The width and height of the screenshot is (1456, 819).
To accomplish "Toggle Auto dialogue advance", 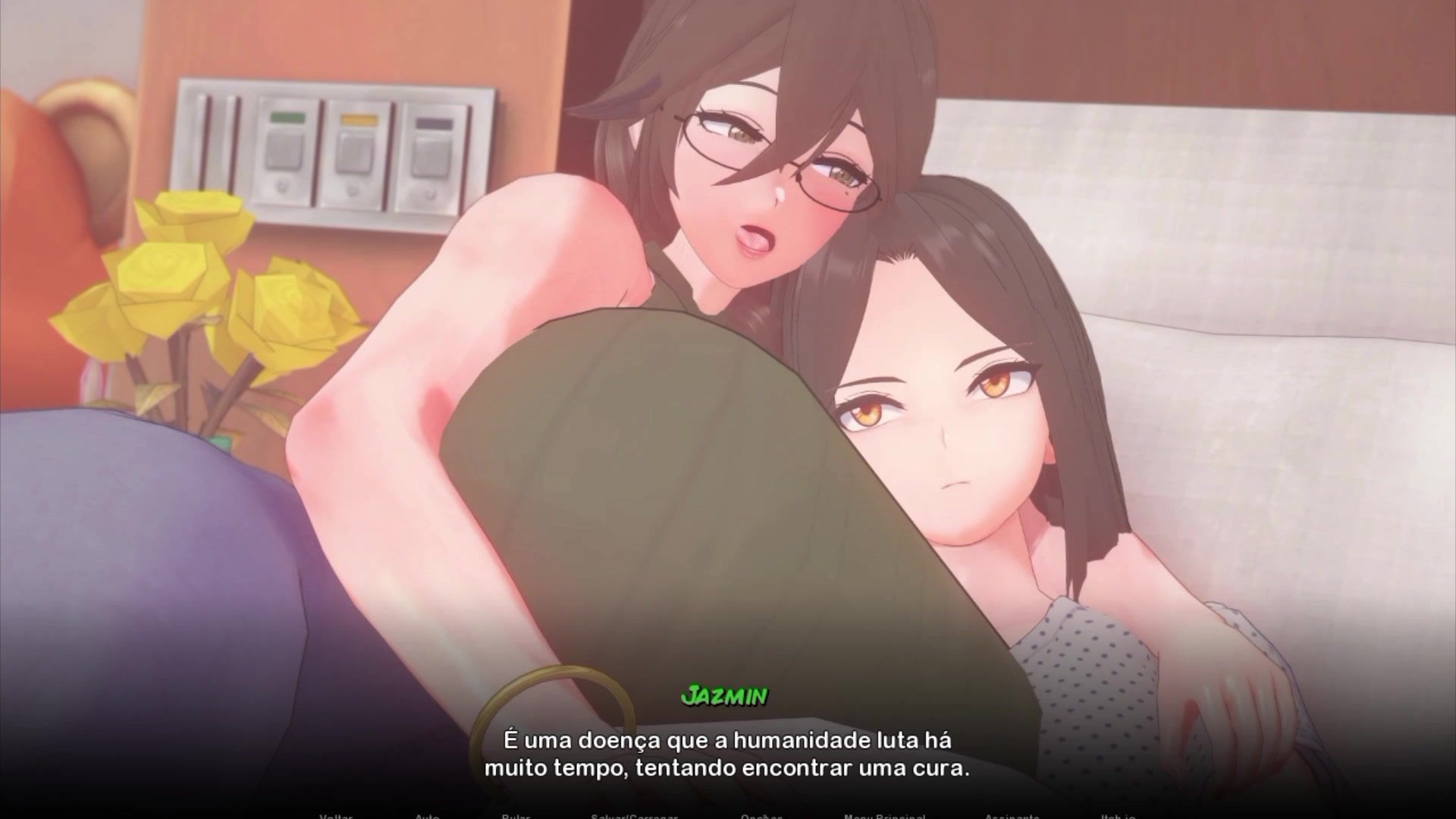I will pos(427,816).
